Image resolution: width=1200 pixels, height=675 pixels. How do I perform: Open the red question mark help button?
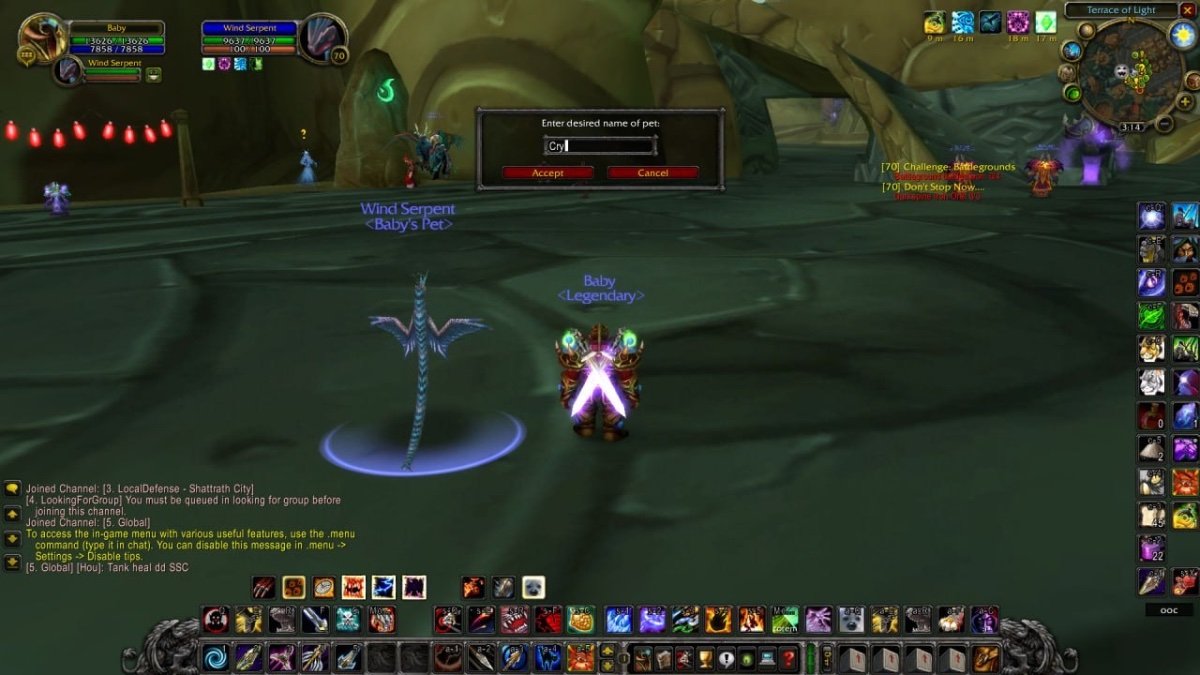(789, 659)
